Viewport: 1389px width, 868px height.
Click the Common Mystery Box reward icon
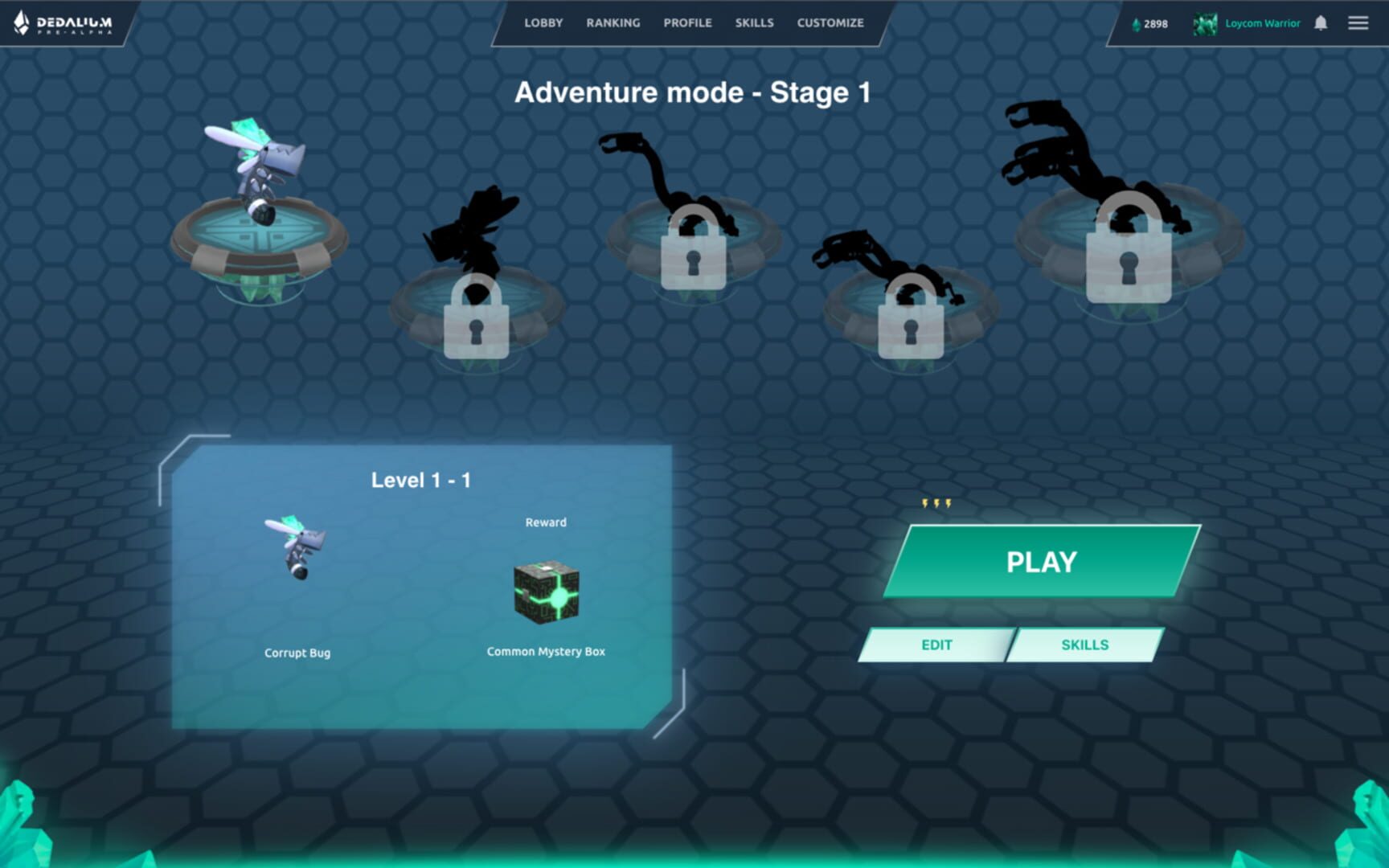(x=546, y=595)
